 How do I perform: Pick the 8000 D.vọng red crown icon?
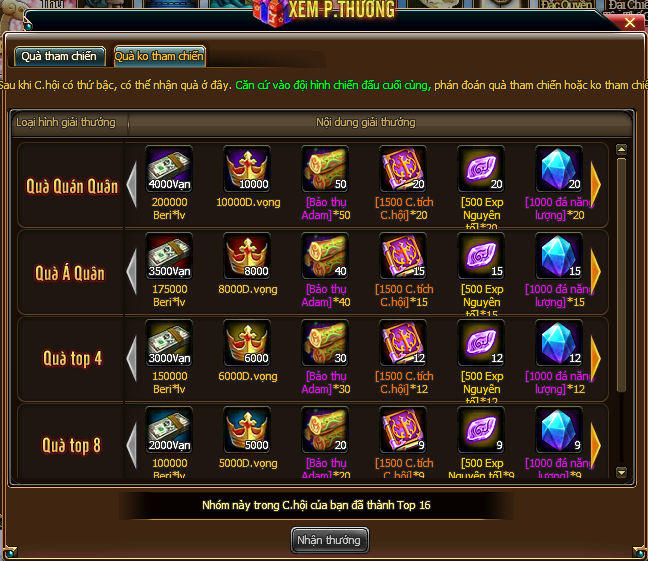[x=247, y=258]
